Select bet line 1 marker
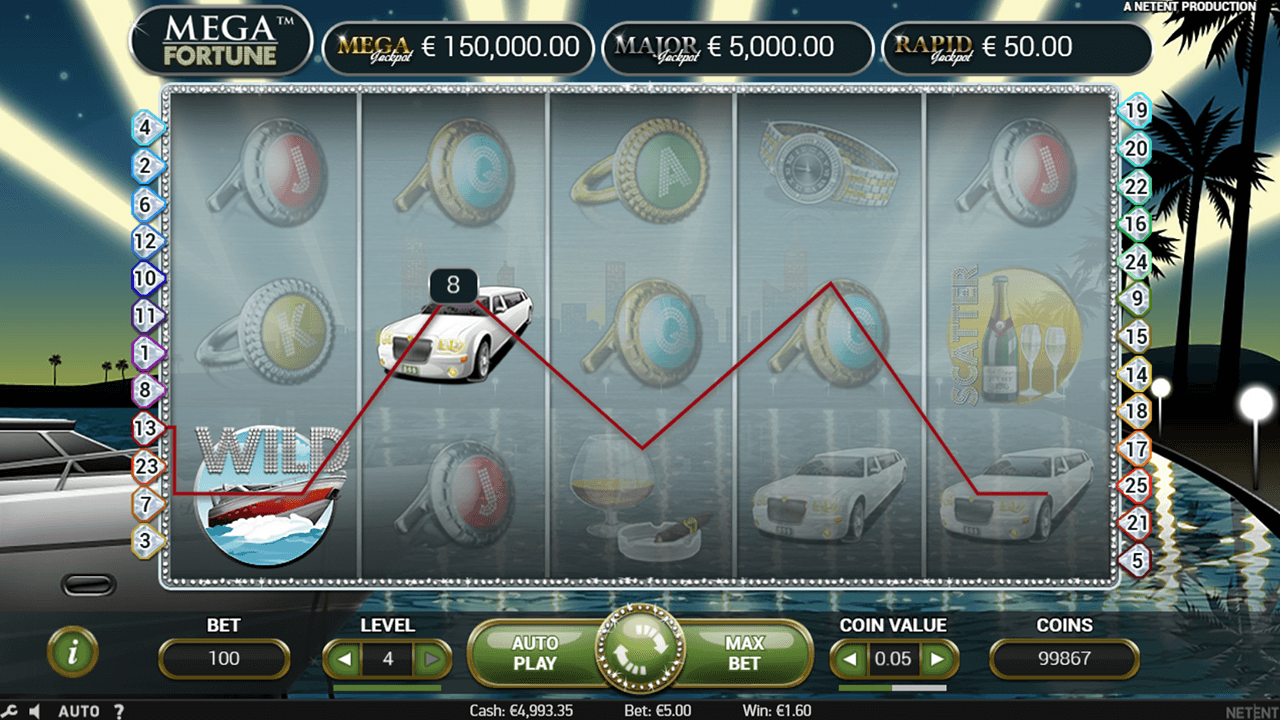This screenshot has height=720, width=1280. click(146, 353)
